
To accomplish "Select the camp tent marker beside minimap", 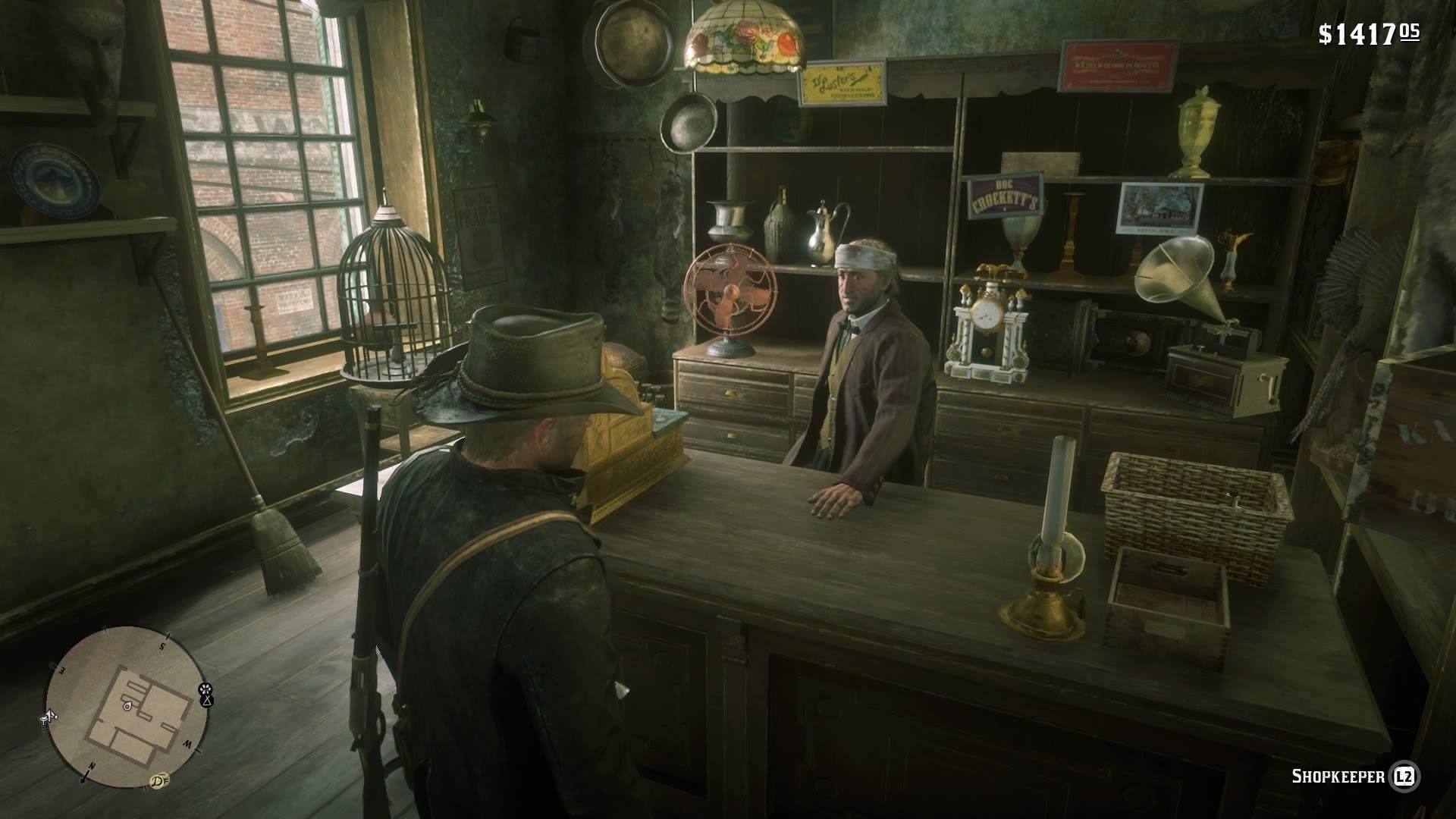I will [206, 701].
